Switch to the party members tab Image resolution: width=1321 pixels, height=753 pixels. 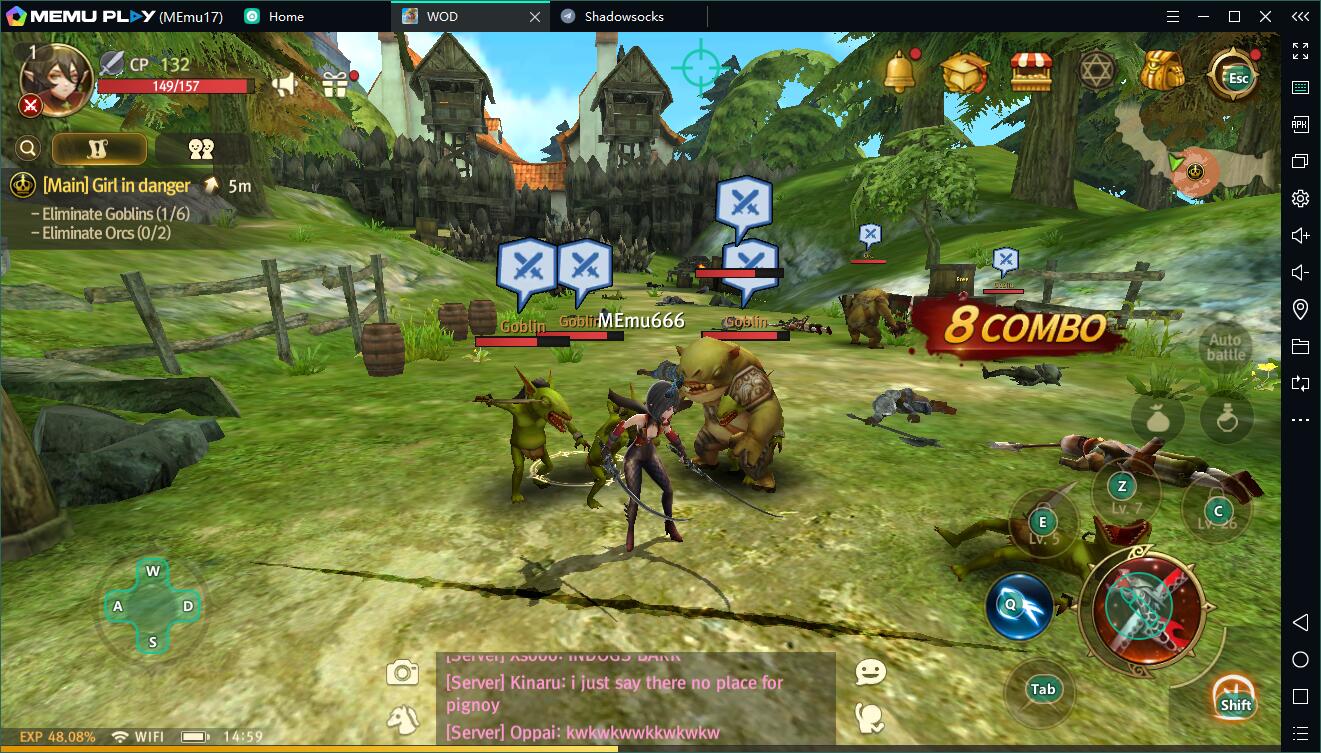(x=201, y=149)
